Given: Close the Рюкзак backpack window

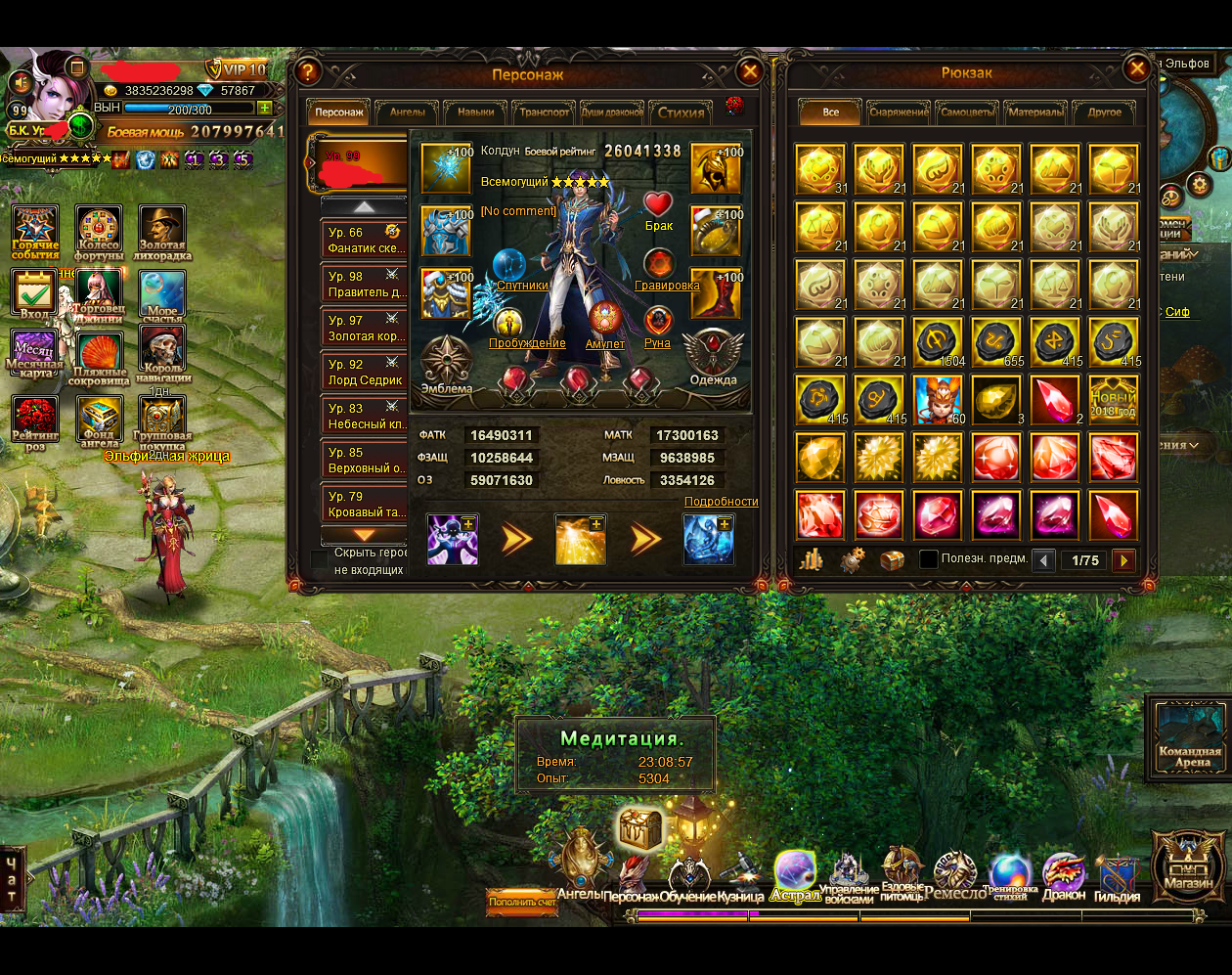Looking at the screenshot, I should pos(1136,68).
